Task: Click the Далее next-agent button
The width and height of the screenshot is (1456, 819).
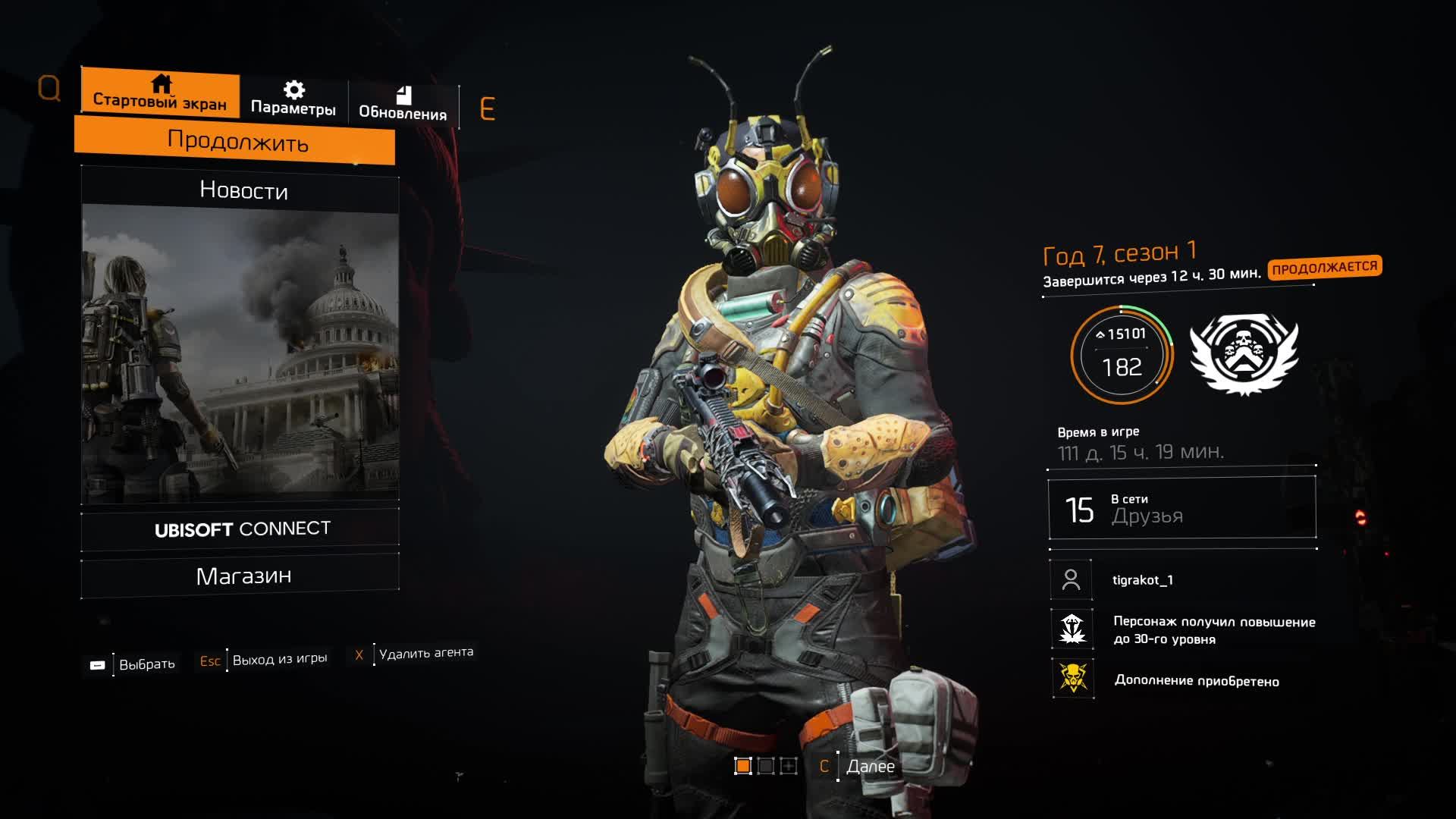Action: (870, 767)
